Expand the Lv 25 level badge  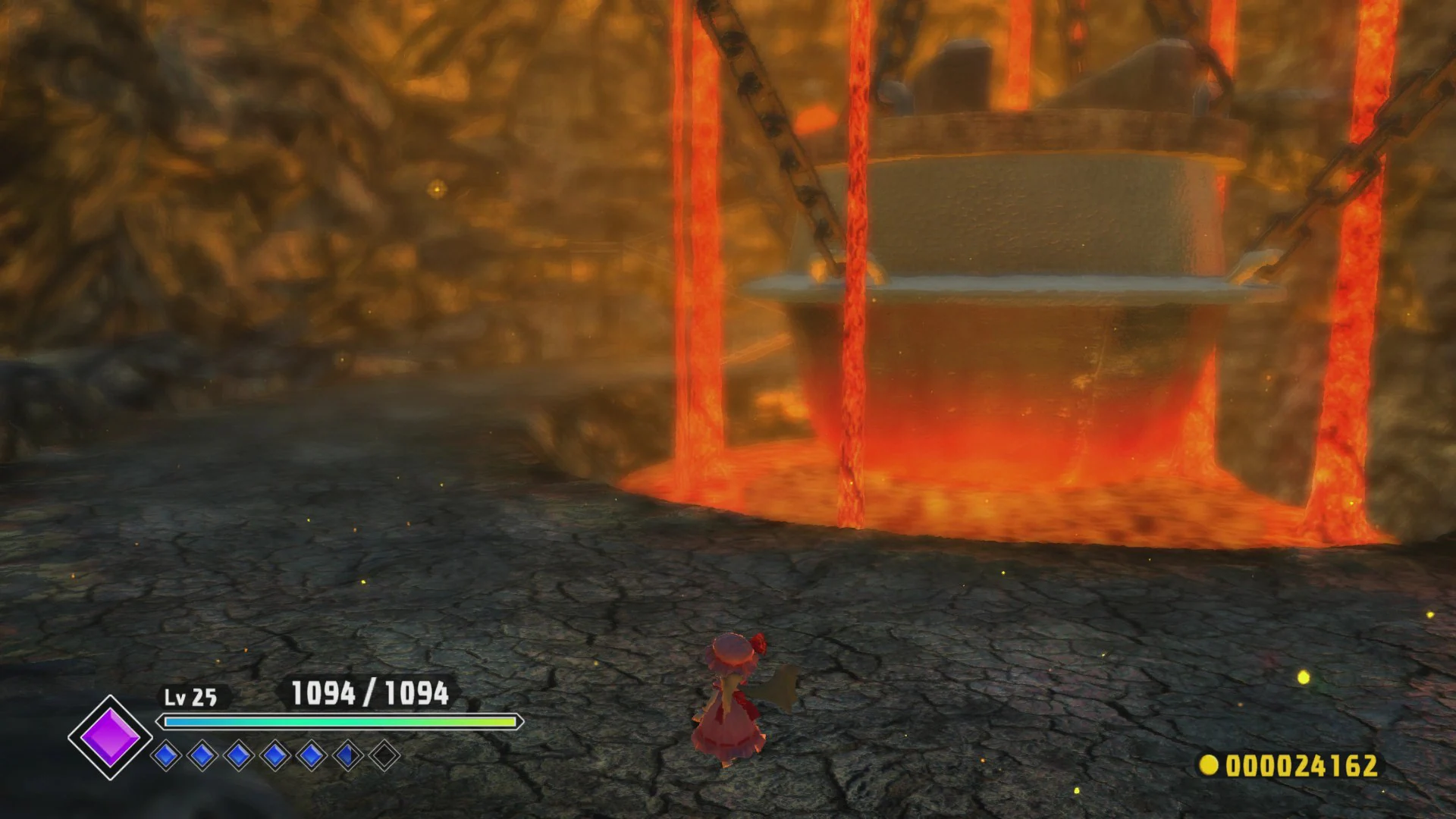[x=190, y=696]
